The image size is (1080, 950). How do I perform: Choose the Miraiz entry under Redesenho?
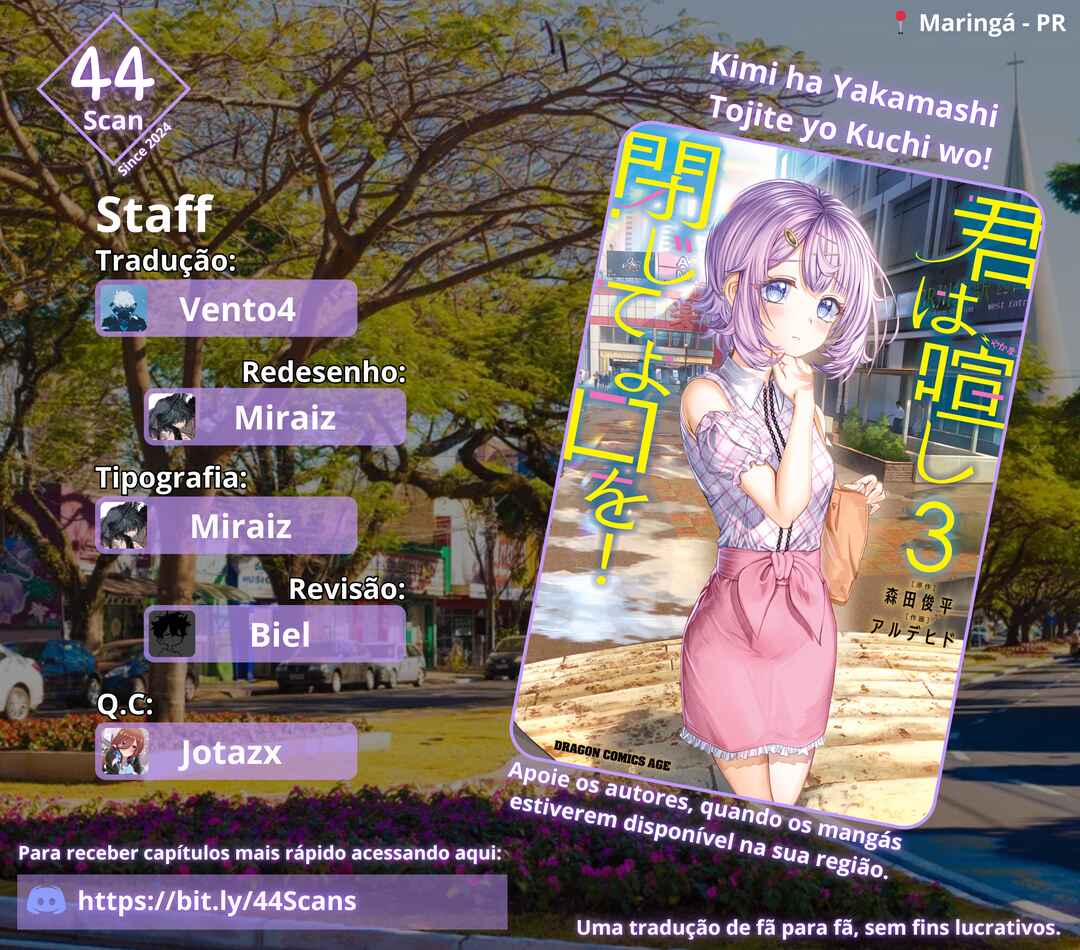pyautogui.click(x=277, y=417)
